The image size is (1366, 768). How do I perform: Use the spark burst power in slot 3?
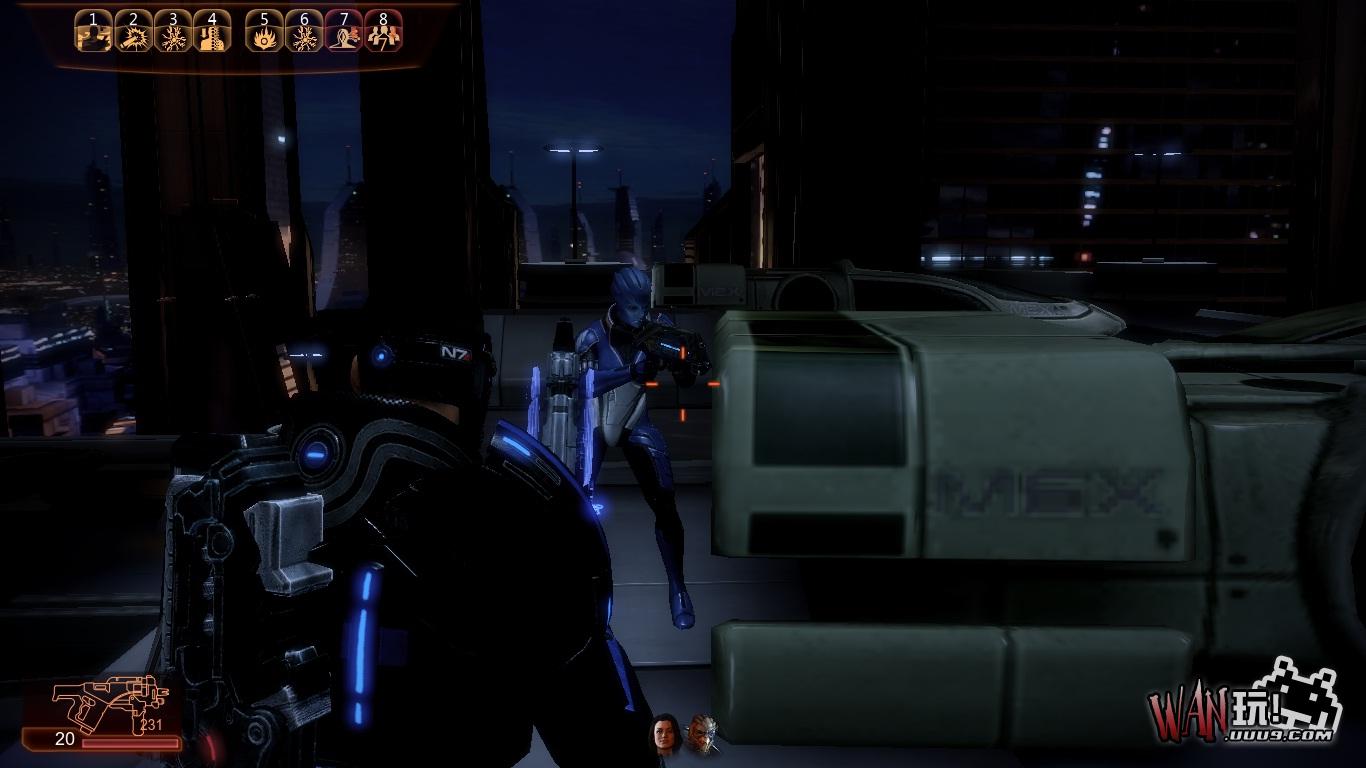point(173,33)
